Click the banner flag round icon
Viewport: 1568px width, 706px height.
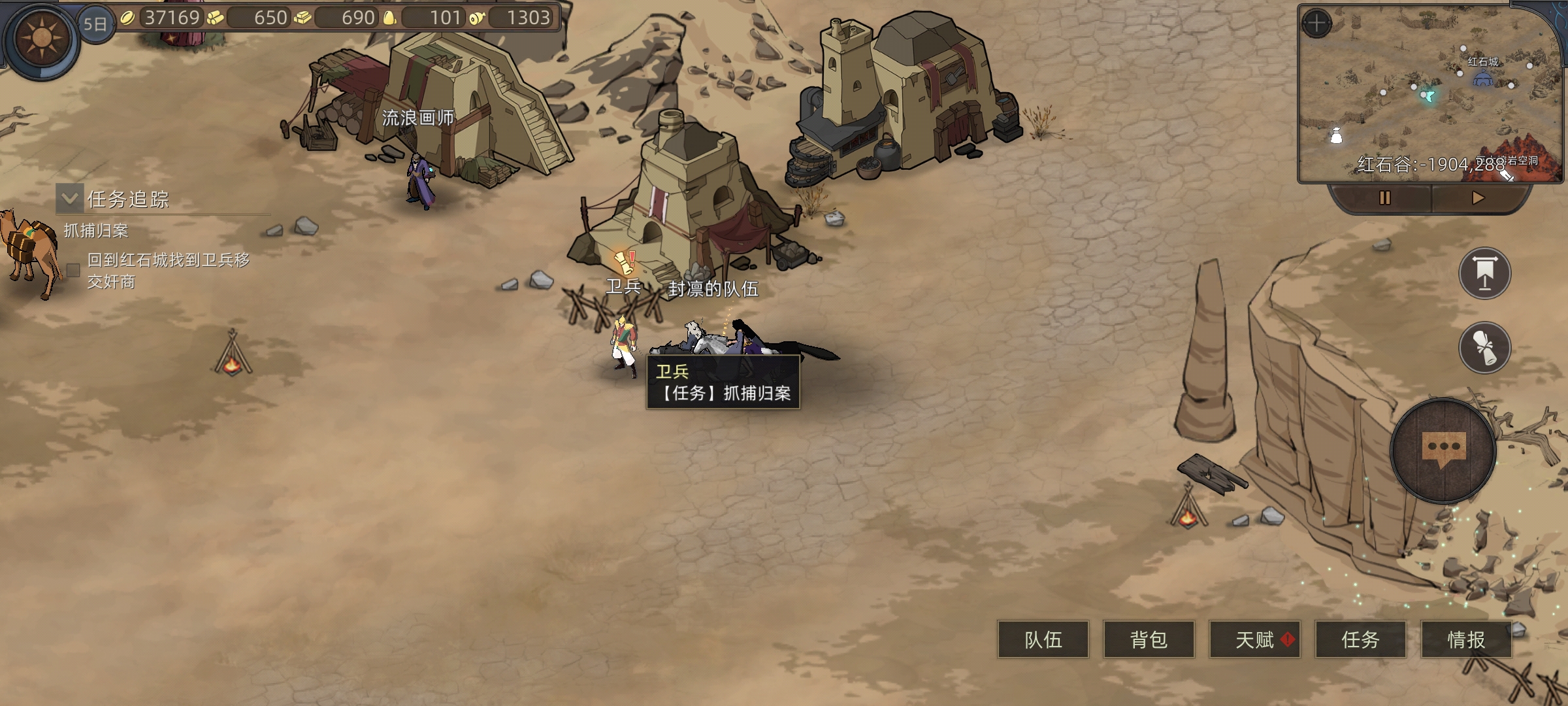(1484, 273)
